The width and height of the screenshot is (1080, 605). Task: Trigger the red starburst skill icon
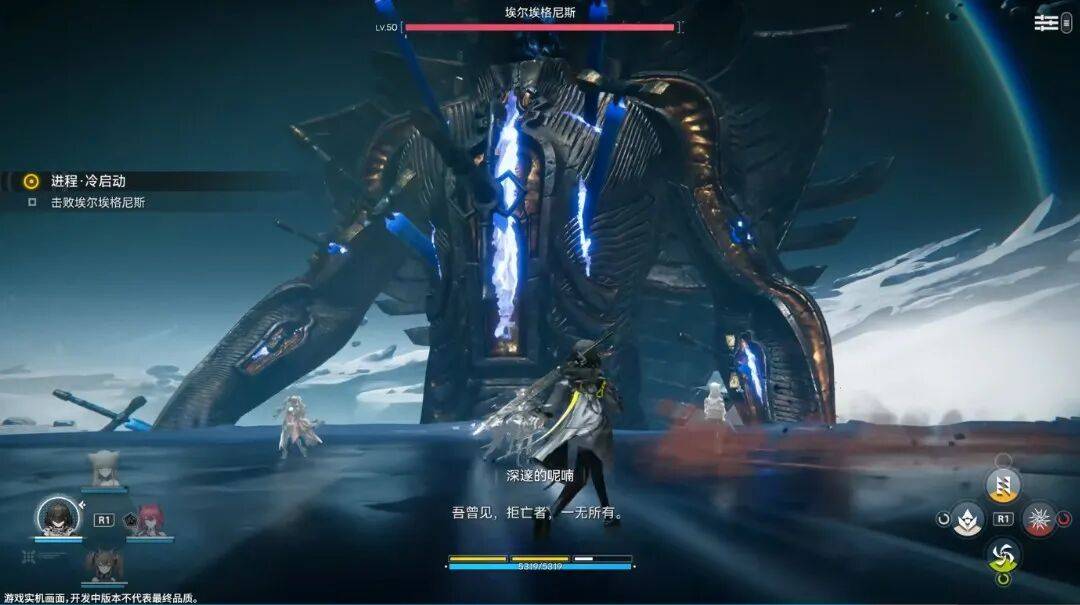tap(1039, 519)
